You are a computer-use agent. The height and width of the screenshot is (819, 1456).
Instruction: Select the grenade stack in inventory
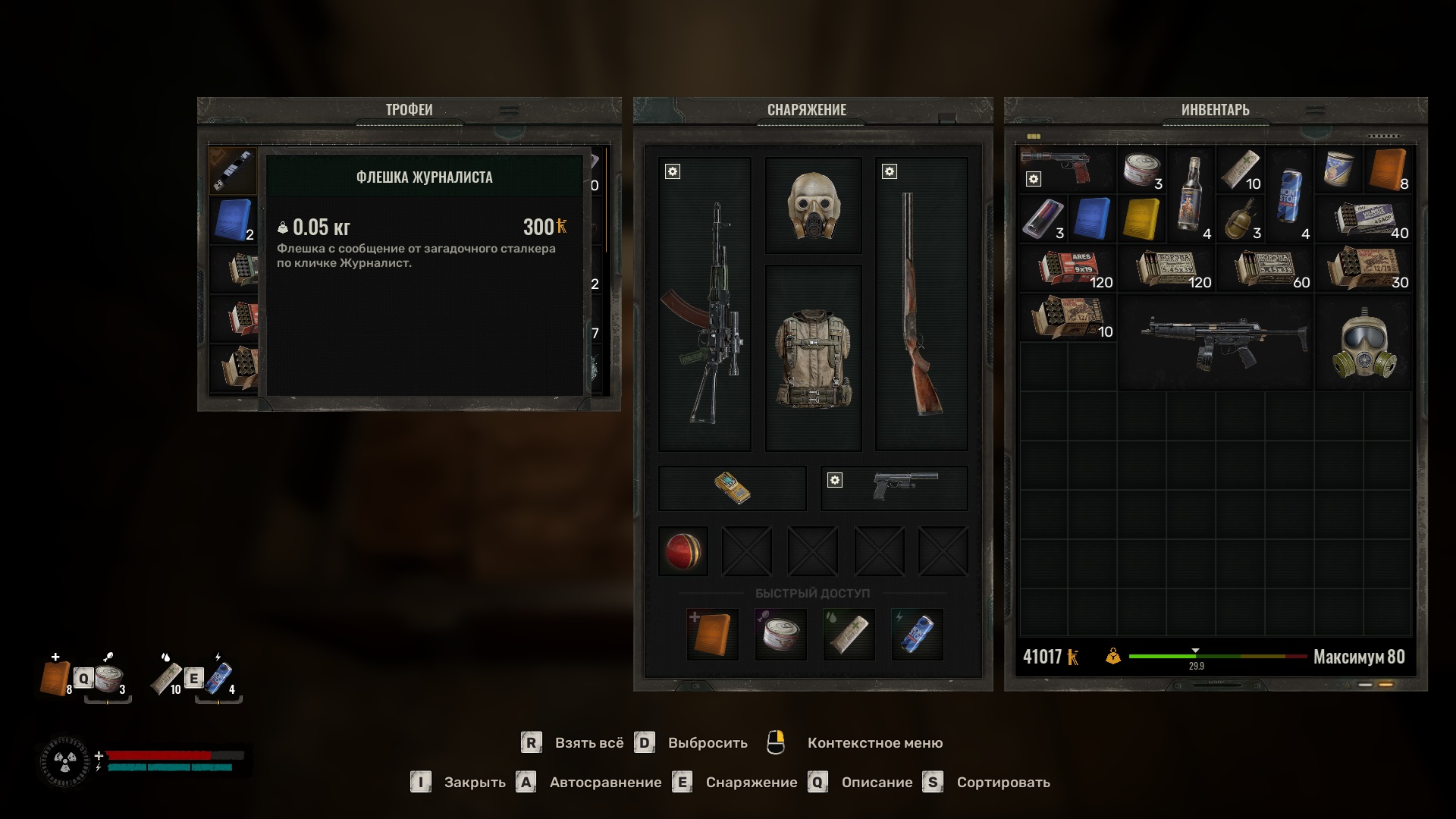click(1241, 220)
